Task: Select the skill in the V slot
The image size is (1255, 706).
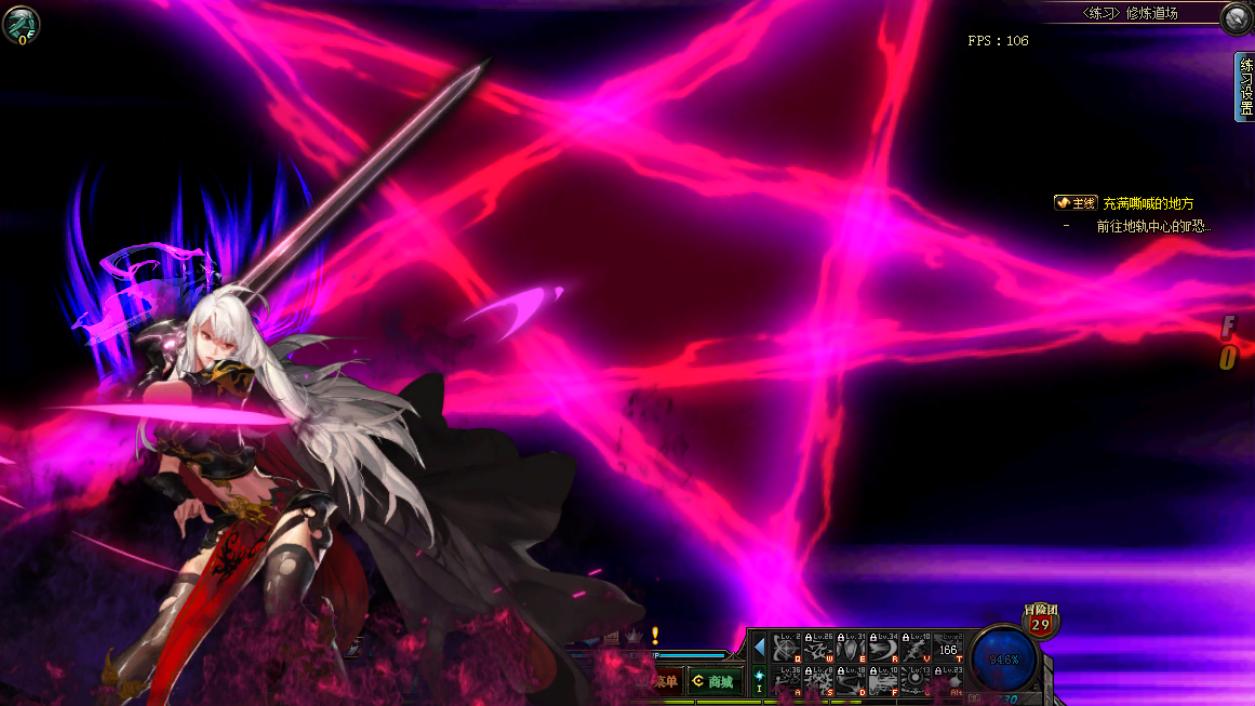Action: (915, 648)
